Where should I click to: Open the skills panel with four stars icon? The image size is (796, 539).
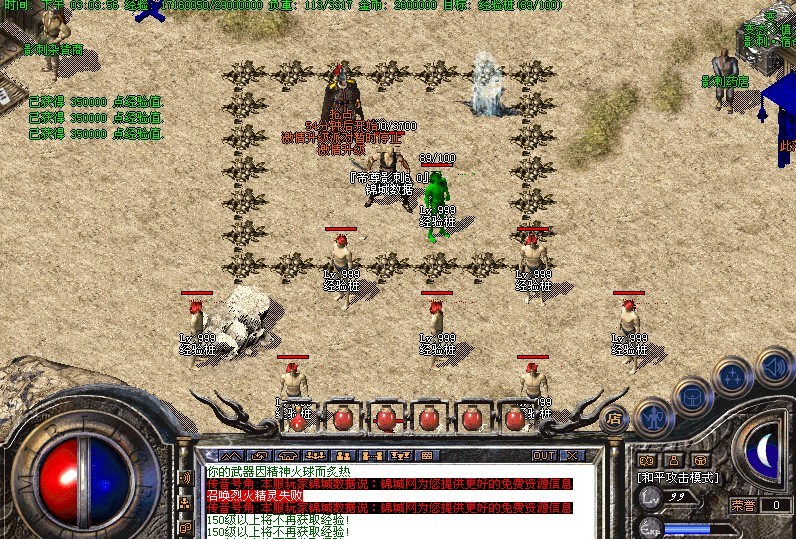(733, 376)
